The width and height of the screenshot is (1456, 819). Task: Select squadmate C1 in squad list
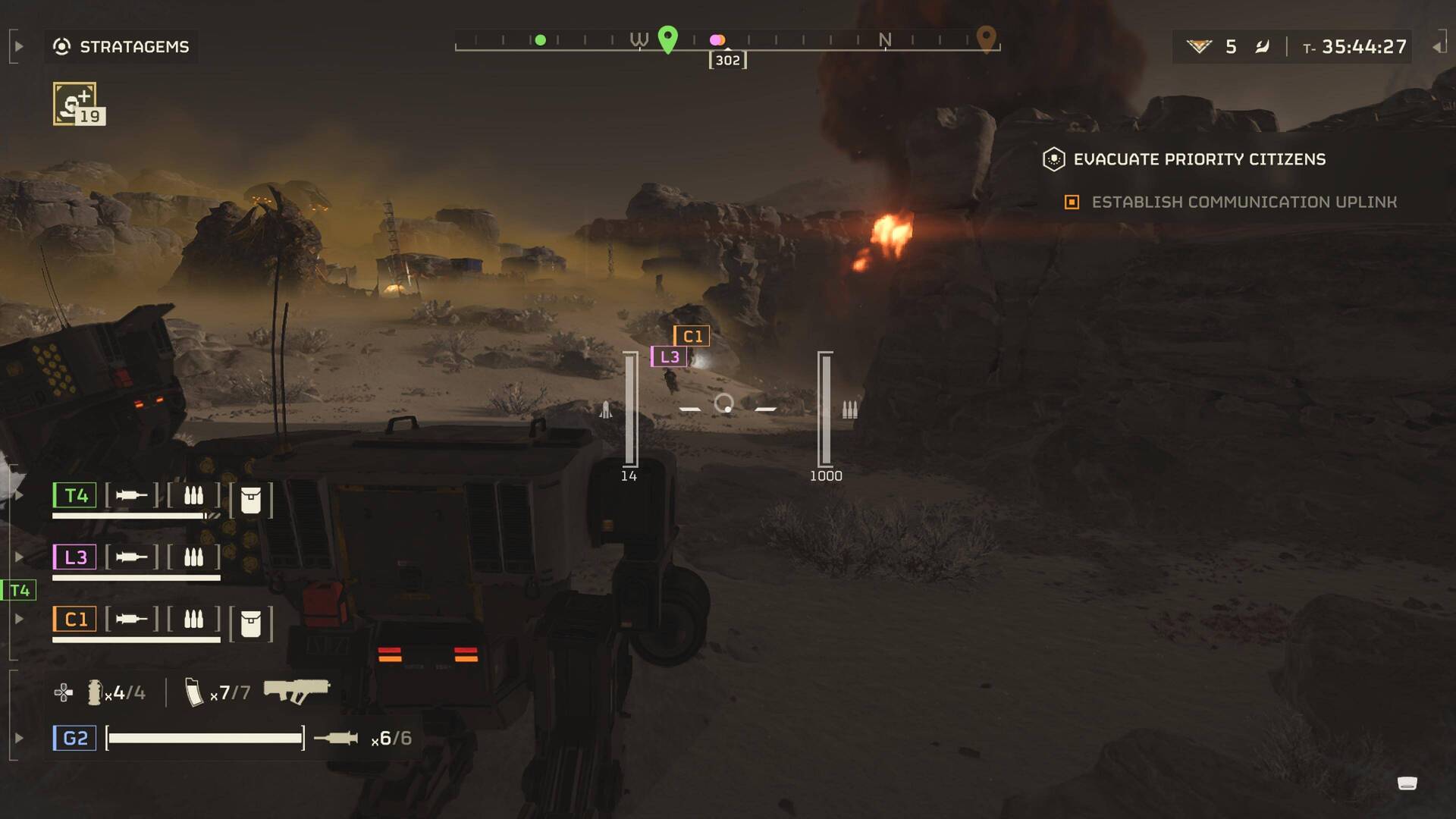(75, 620)
